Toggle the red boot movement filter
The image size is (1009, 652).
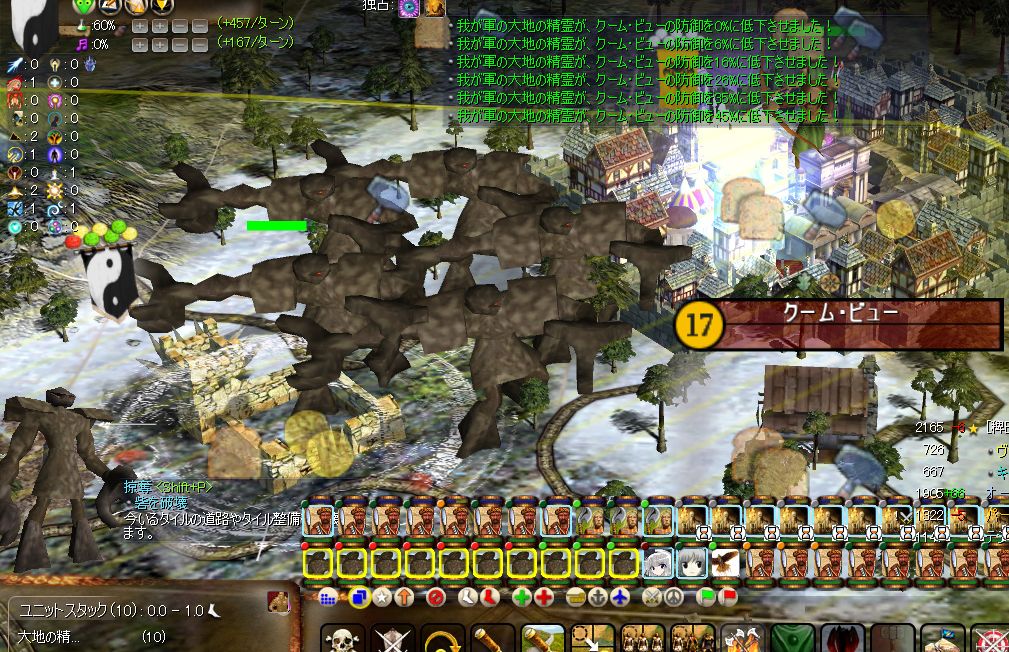coord(490,597)
